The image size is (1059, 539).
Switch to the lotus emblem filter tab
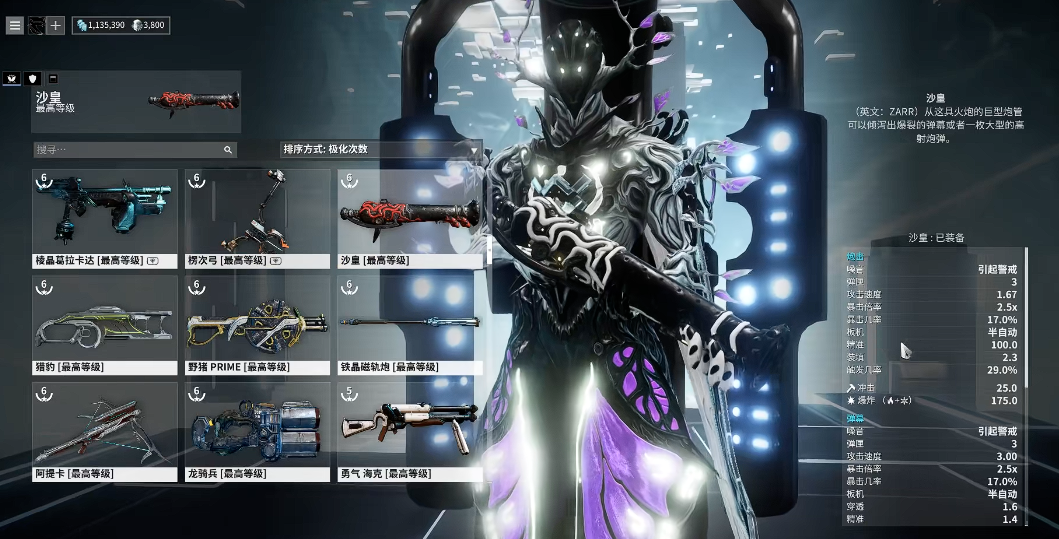coord(12,78)
